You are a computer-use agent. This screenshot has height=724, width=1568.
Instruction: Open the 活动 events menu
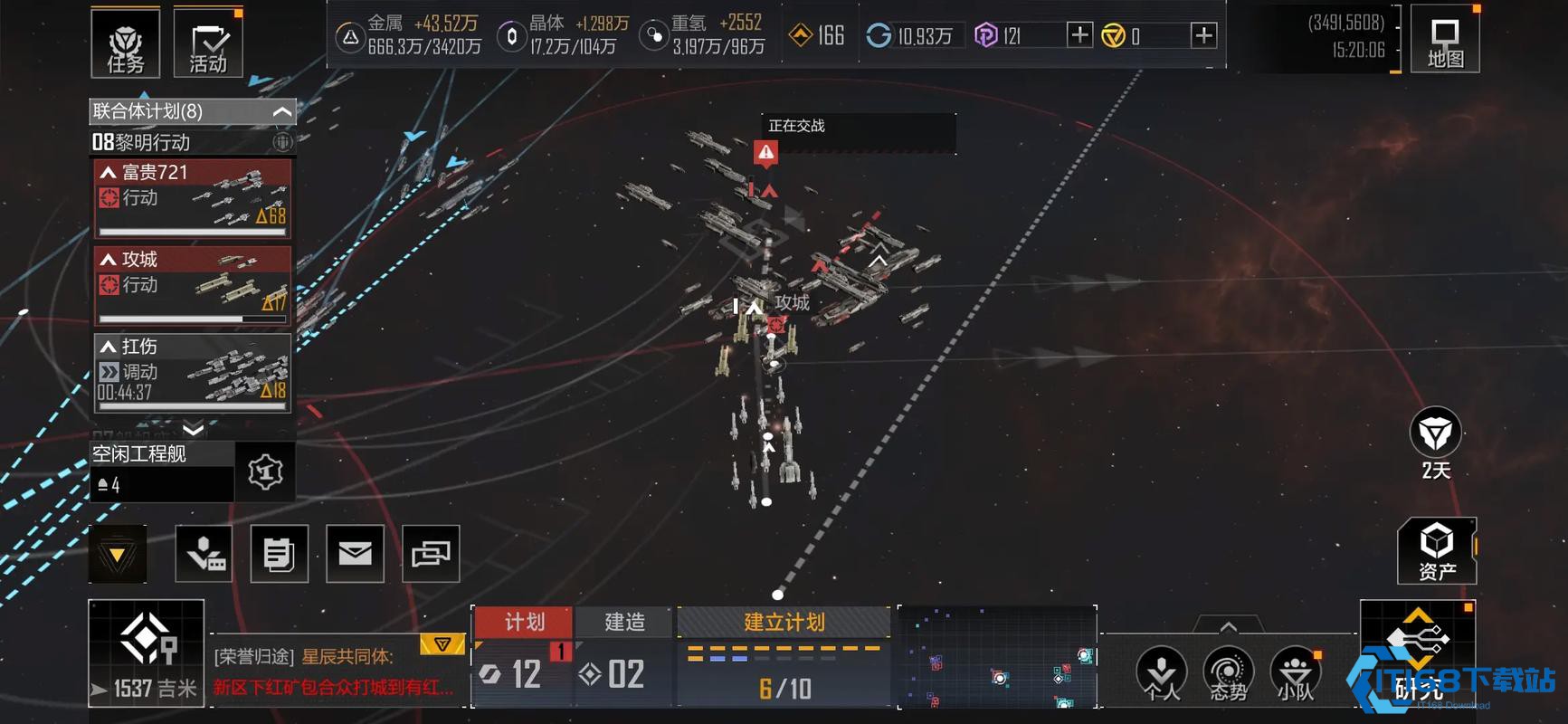click(208, 43)
